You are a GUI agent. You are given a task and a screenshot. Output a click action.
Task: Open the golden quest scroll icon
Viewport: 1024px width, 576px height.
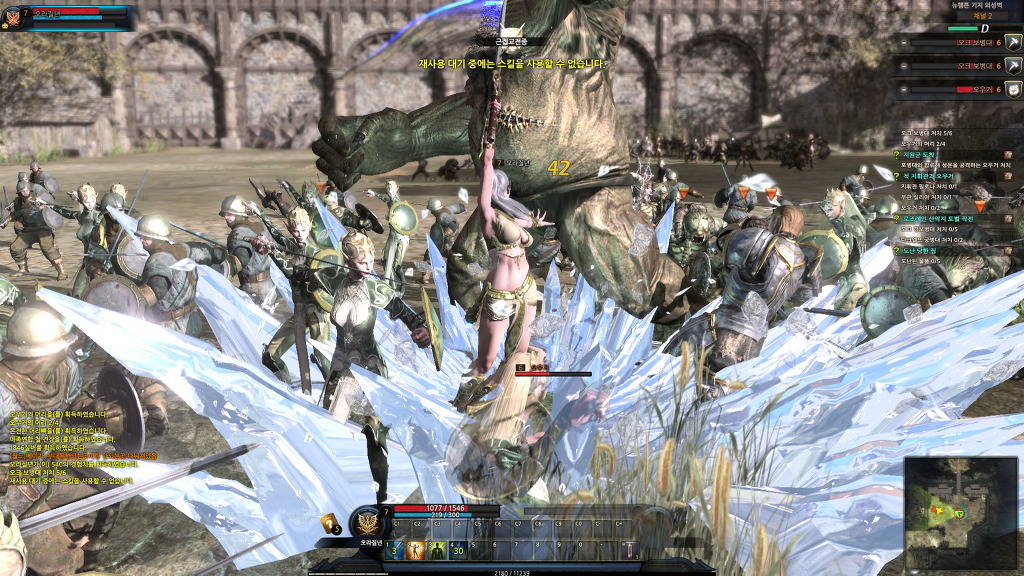[x=328, y=523]
